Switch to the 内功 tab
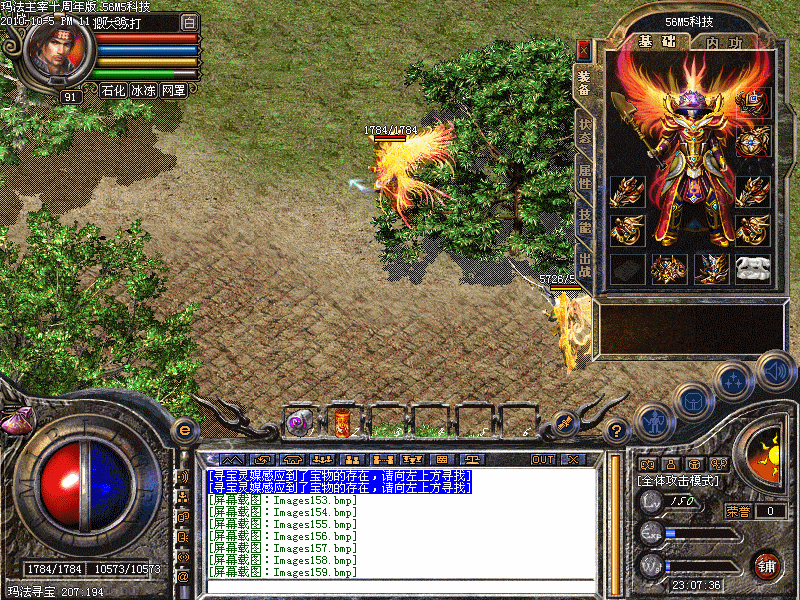Image resolution: width=800 pixels, height=600 pixels. coord(723,42)
